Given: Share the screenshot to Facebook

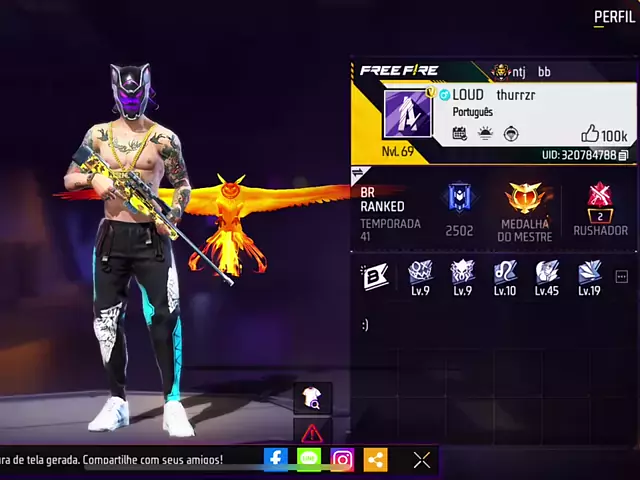Looking at the screenshot, I should tap(276, 459).
